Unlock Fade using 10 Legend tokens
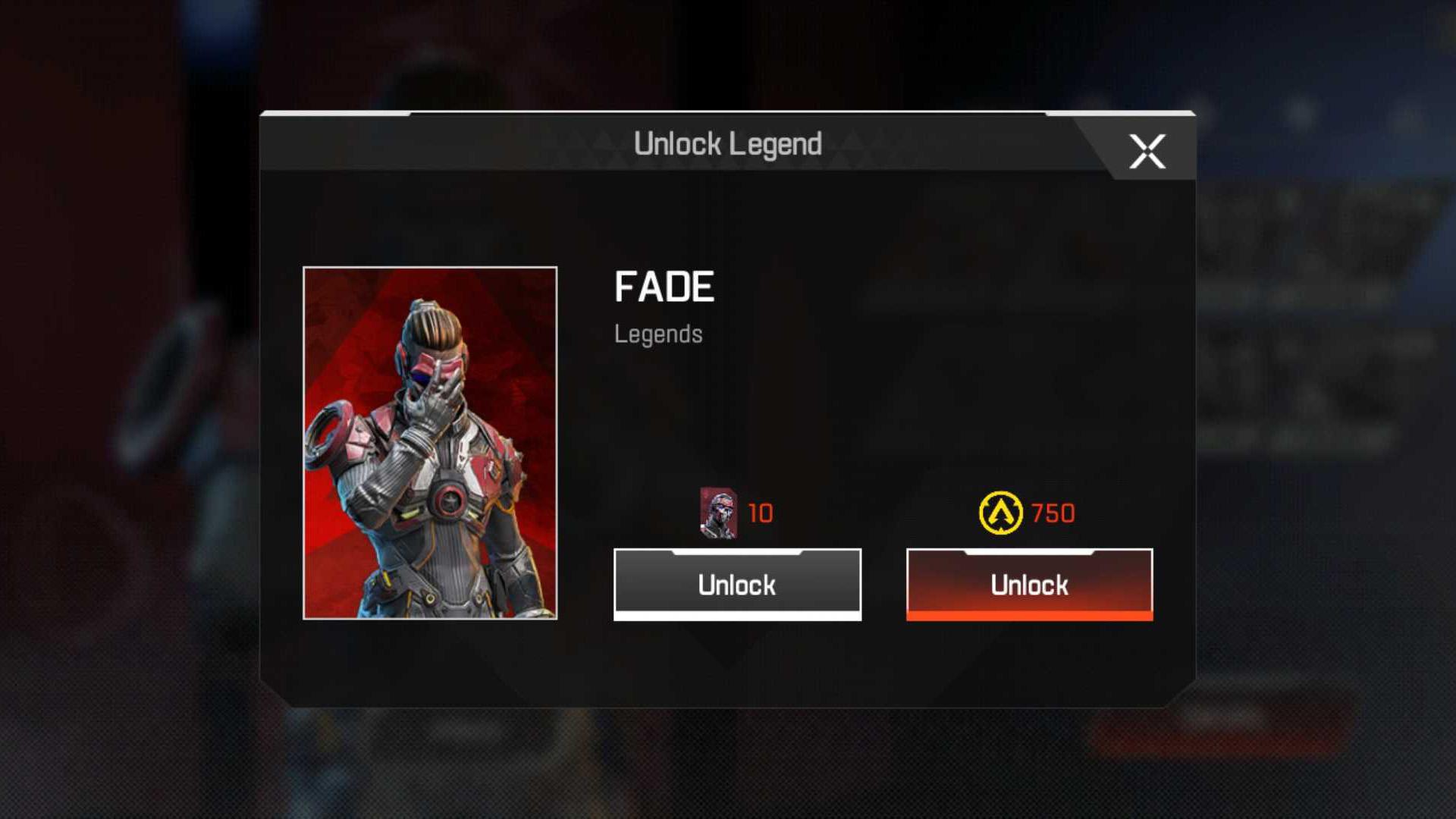1456x819 pixels. (x=737, y=584)
